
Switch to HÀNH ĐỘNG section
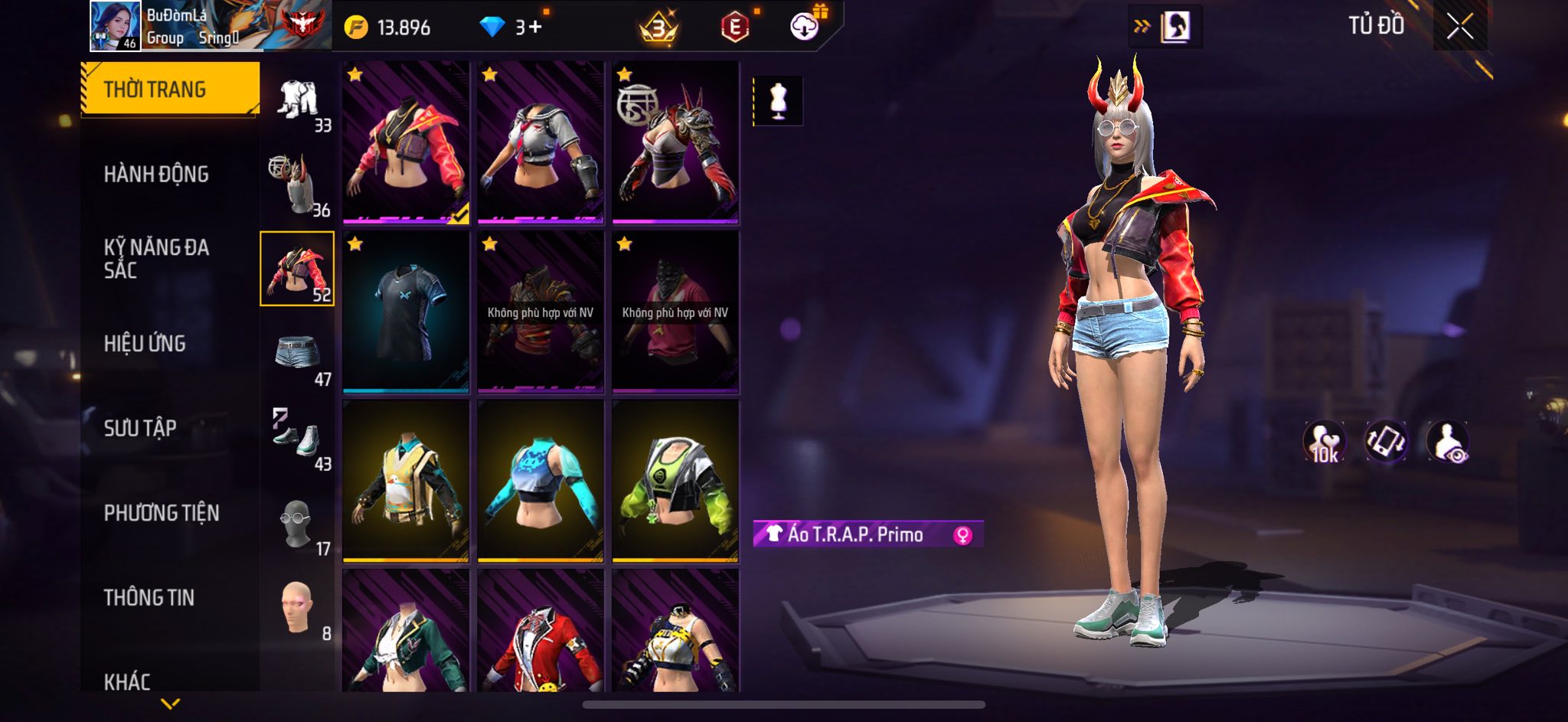pyautogui.click(x=156, y=175)
